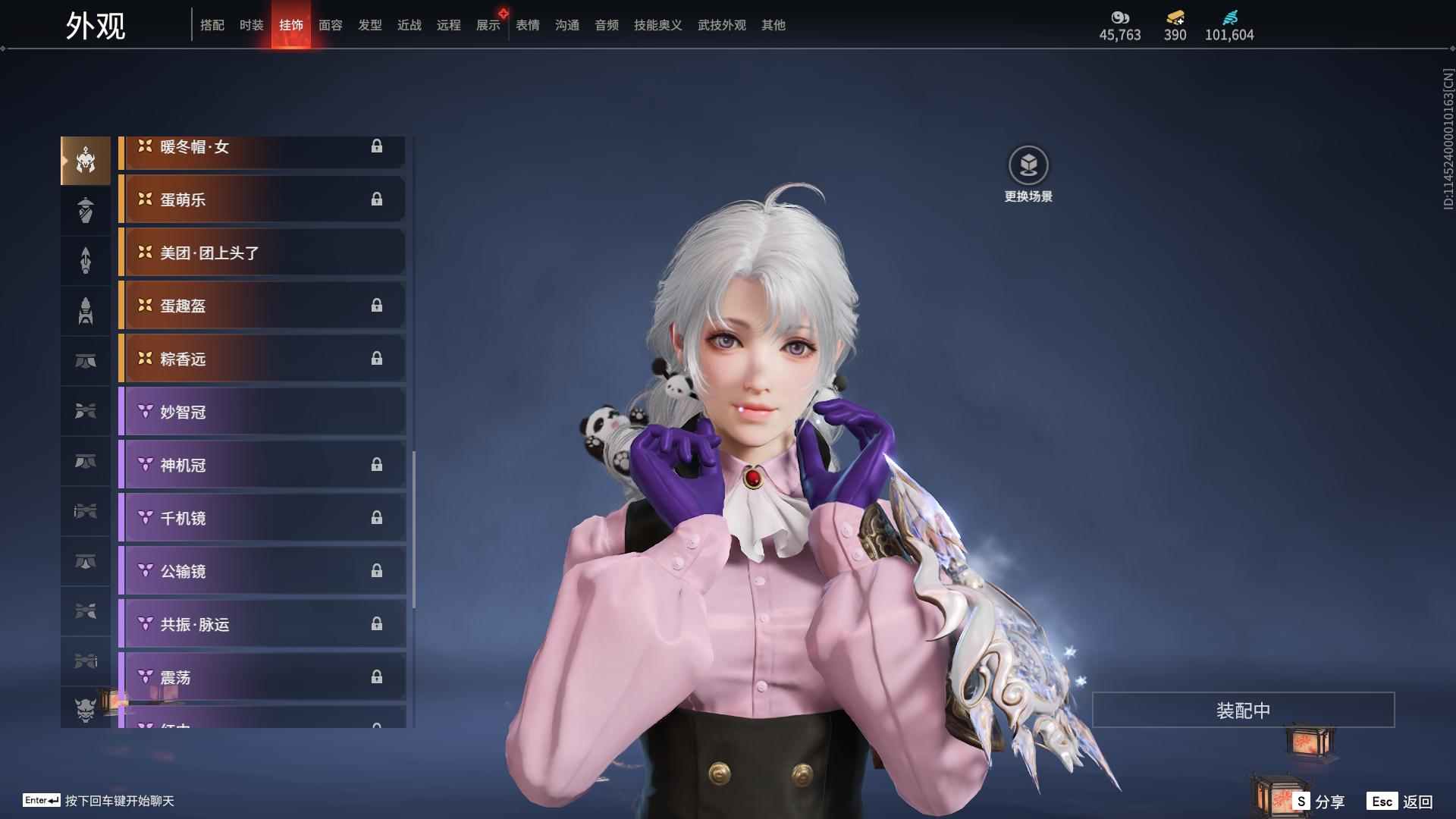The height and width of the screenshot is (819, 1456).
Task: Open the 武技外观 tab
Action: pyautogui.click(x=721, y=25)
